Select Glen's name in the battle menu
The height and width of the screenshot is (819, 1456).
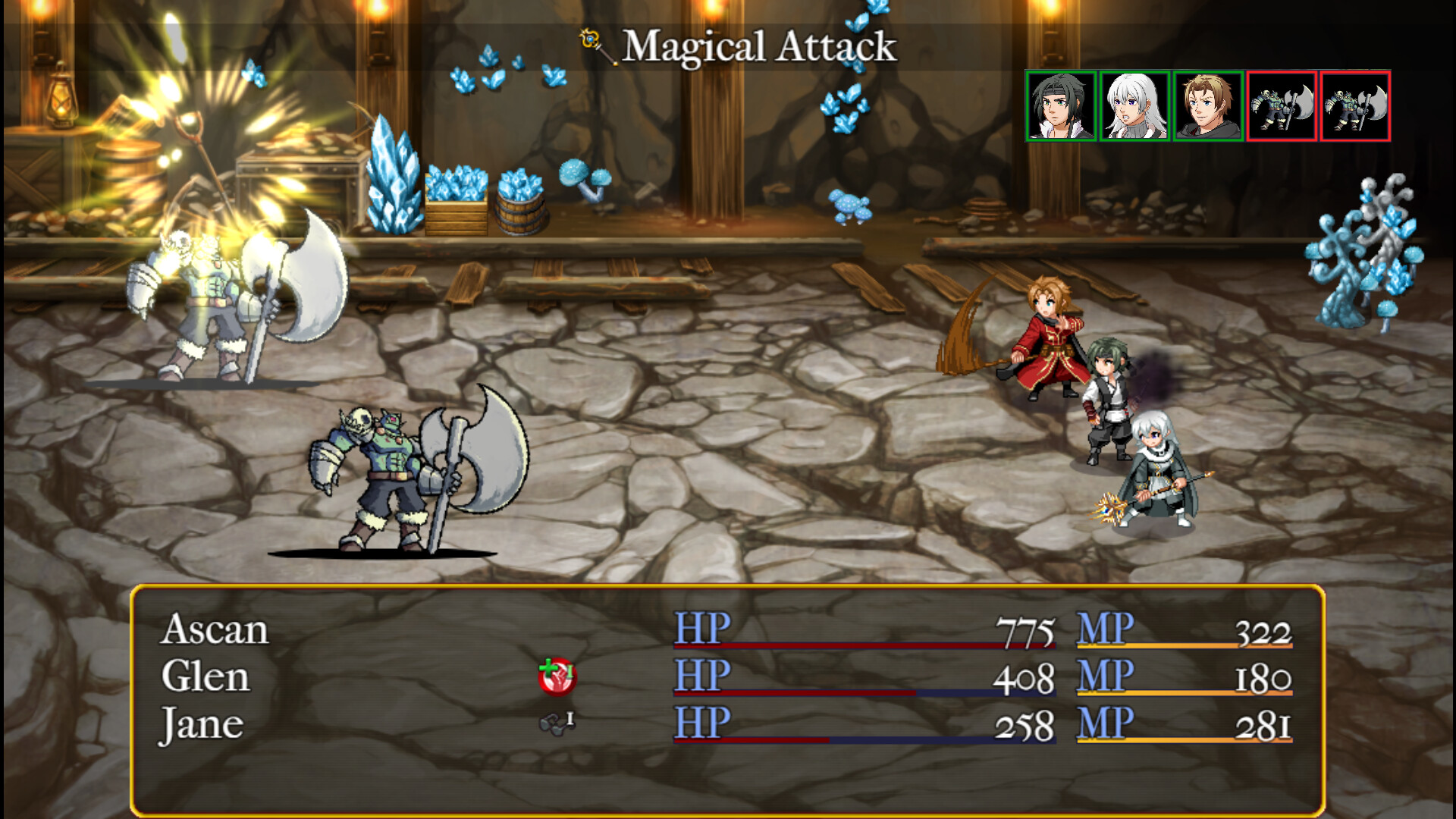[x=206, y=676]
